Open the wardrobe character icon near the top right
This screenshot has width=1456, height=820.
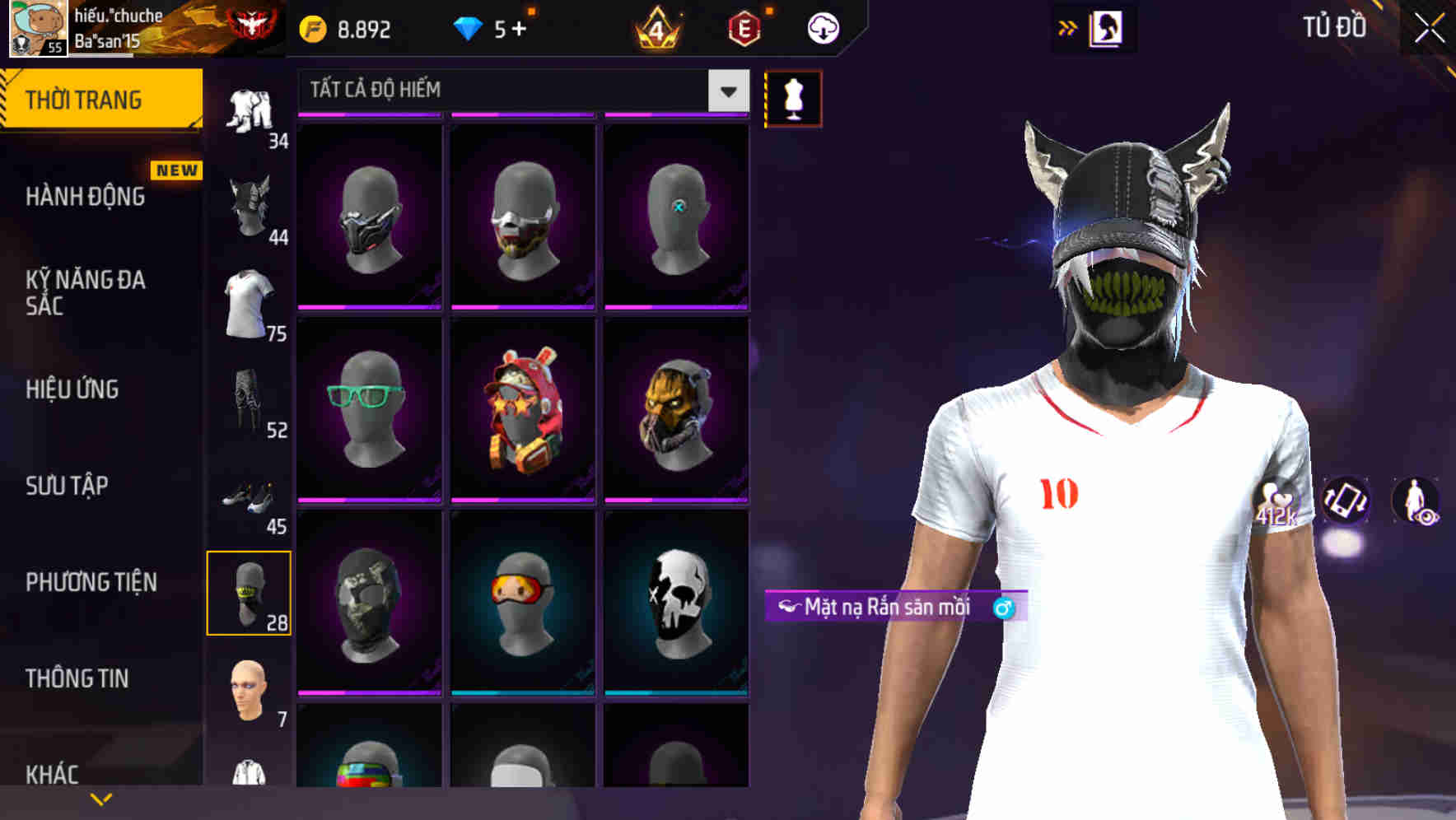pos(1108,26)
